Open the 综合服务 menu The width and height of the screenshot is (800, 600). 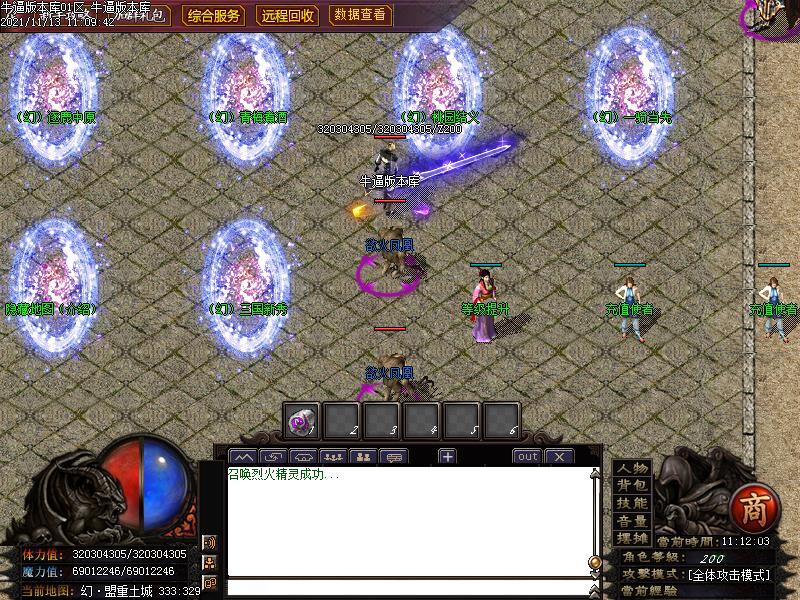(214, 15)
